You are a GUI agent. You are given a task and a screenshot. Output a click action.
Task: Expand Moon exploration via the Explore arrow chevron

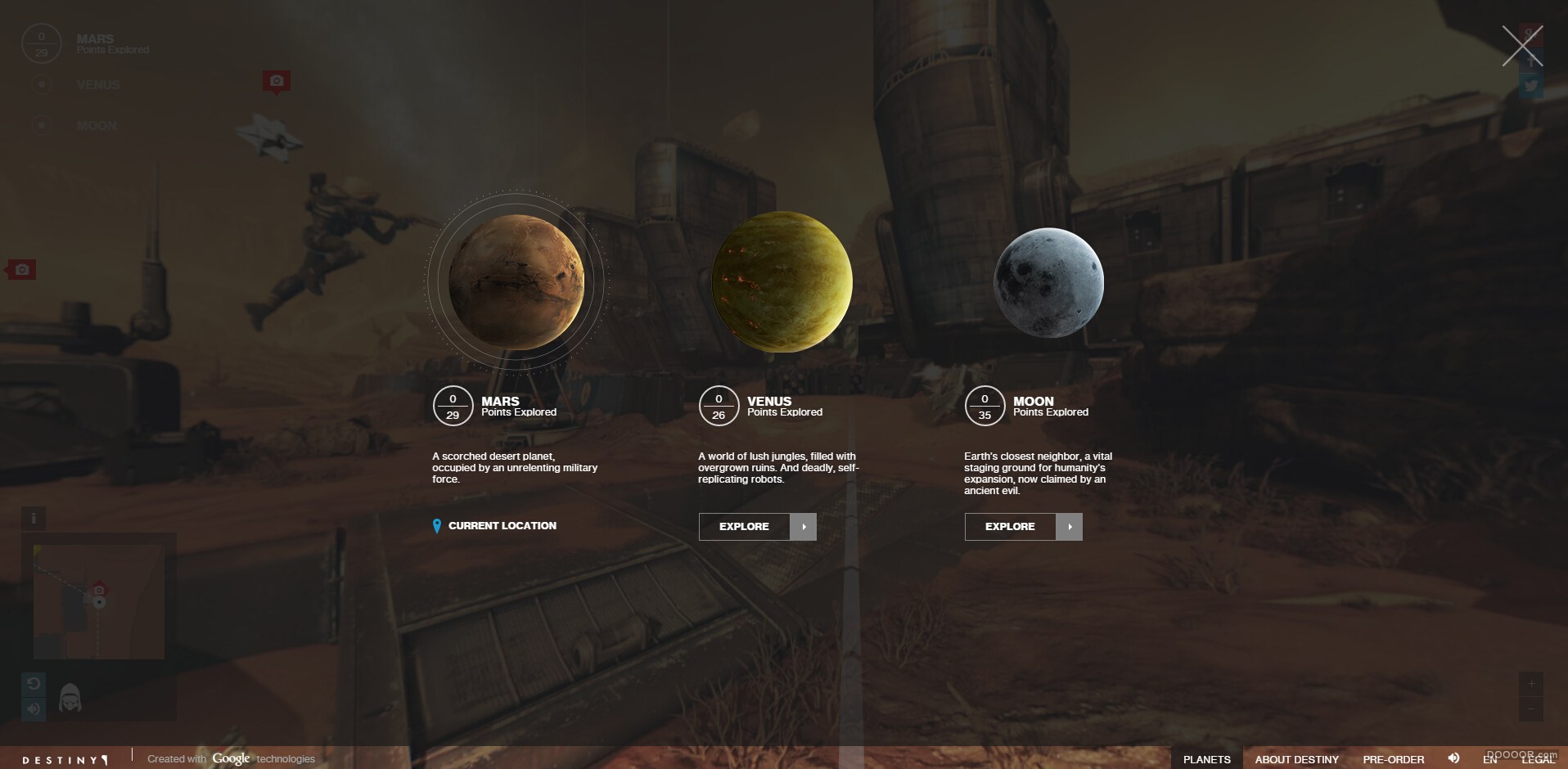click(x=1070, y=527)
